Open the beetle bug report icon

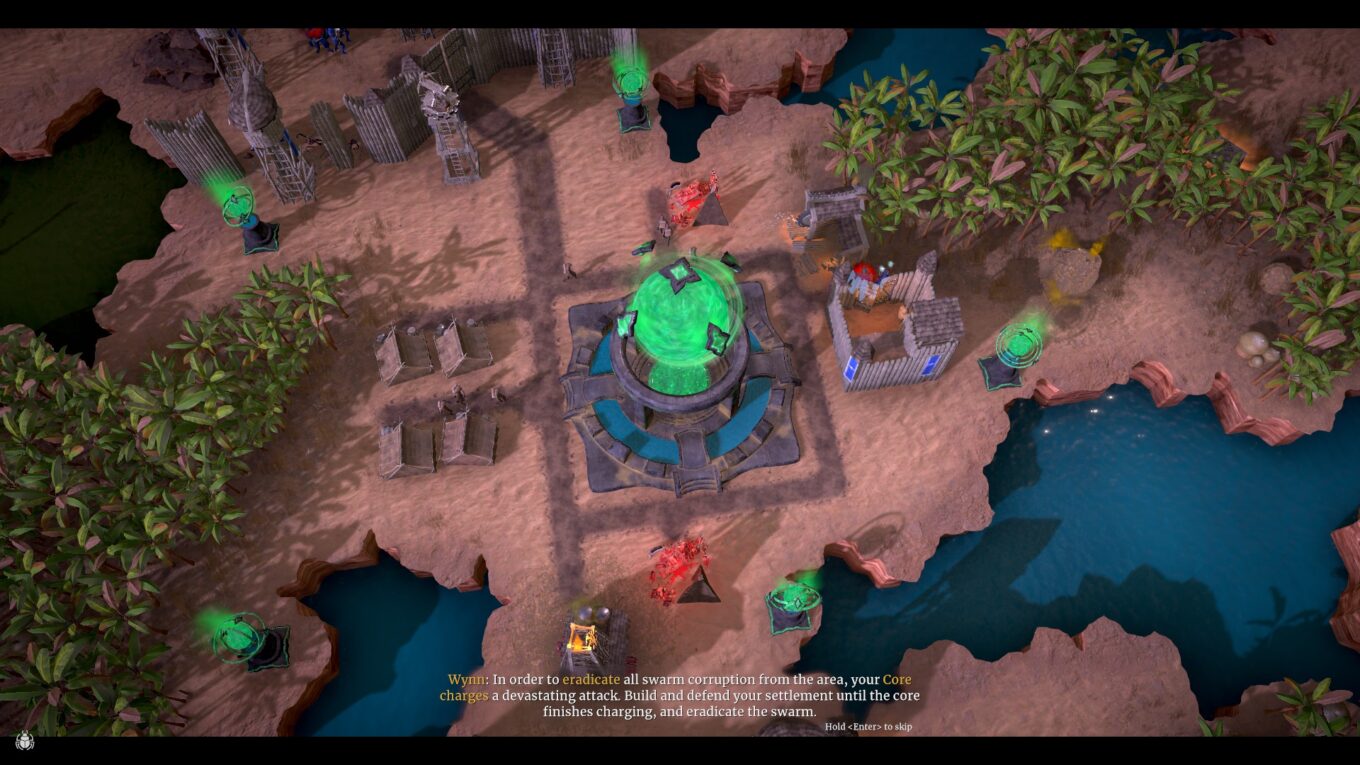[x=24, y=741]
